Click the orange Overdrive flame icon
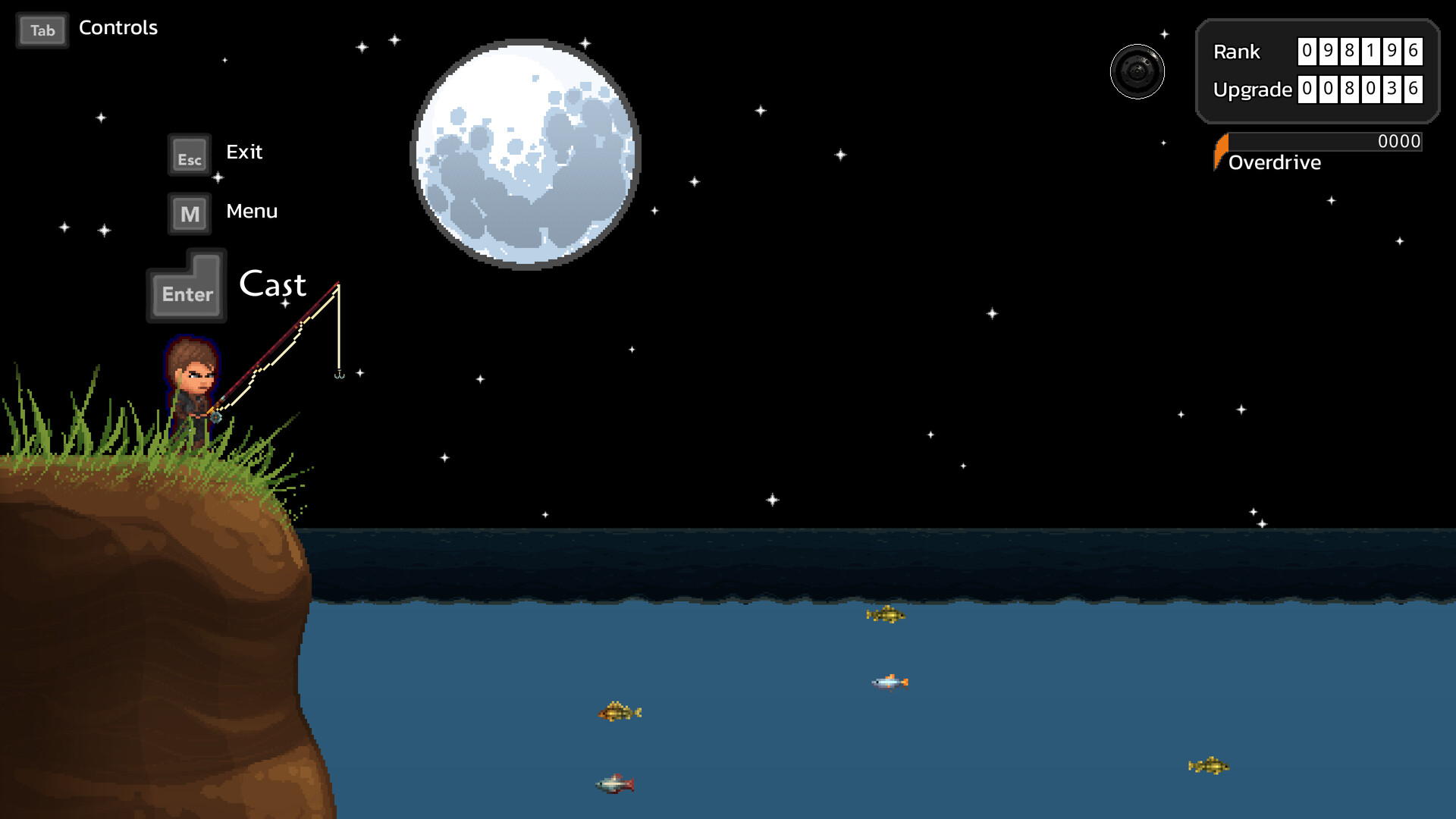The image size is (1456, 819). [x=1221, y=150]
